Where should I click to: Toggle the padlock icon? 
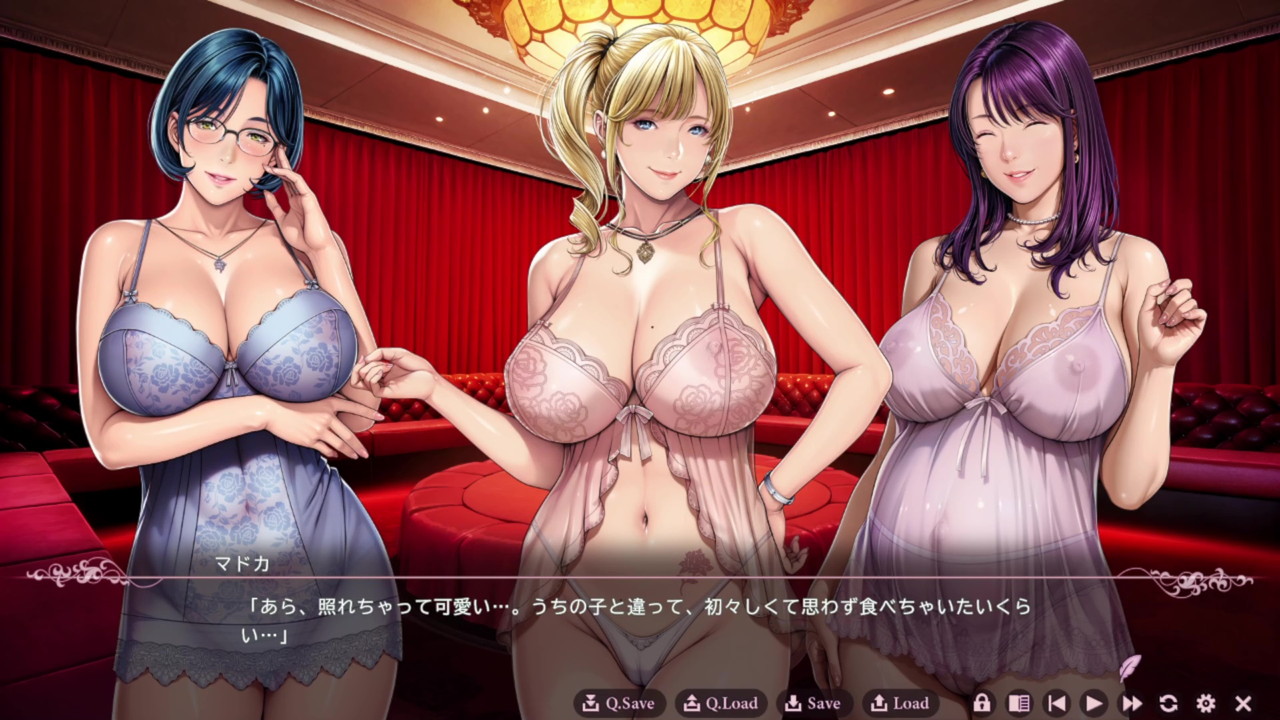tap(981, 703)
